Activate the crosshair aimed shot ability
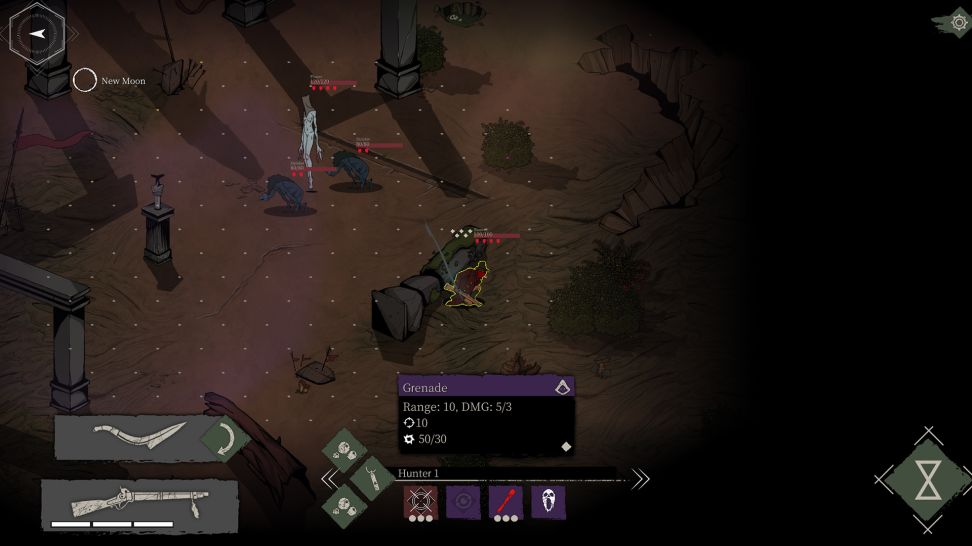The image size is (972, 546). (419, 501)
